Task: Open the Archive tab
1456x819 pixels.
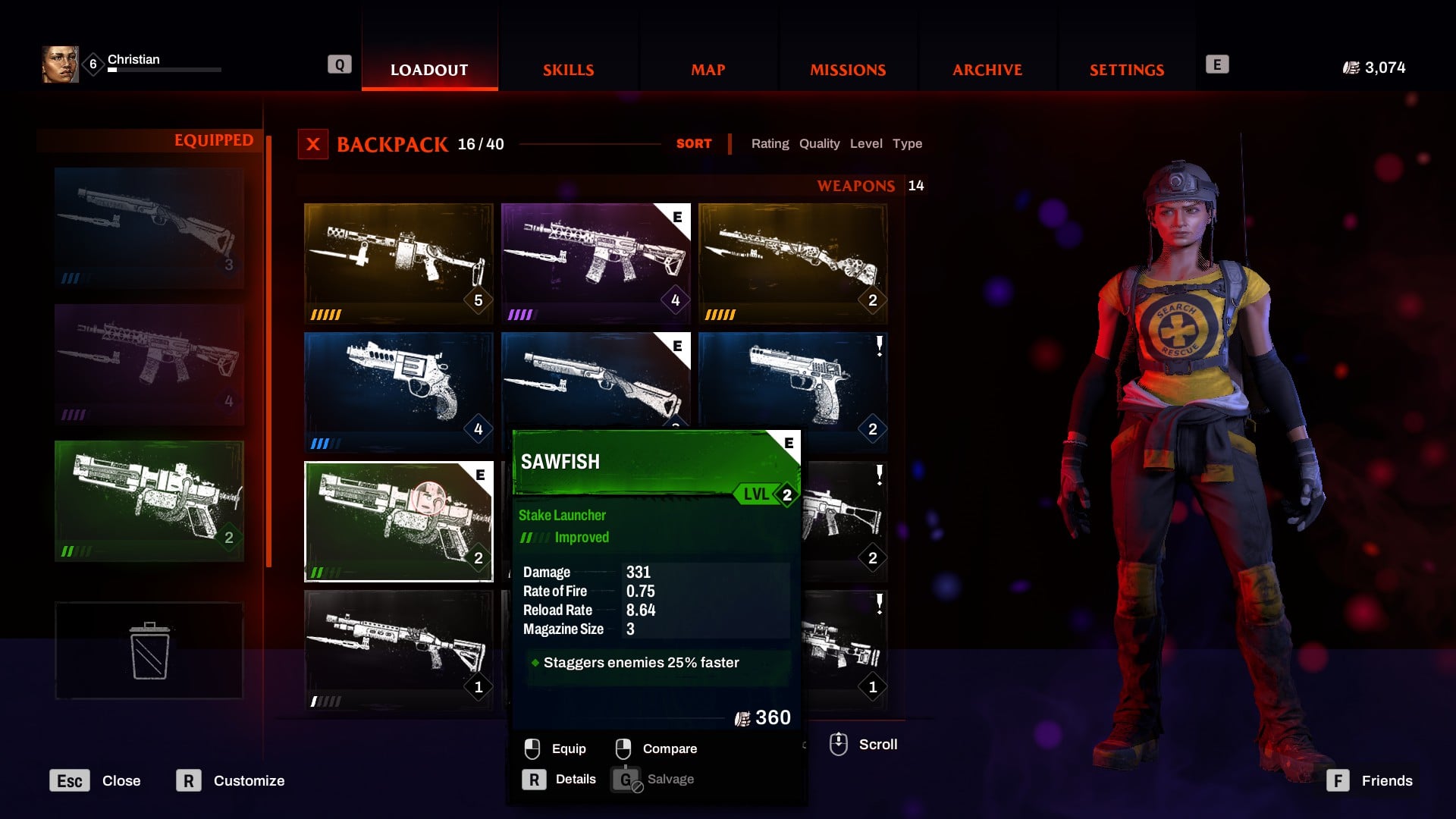Action: 987,70
